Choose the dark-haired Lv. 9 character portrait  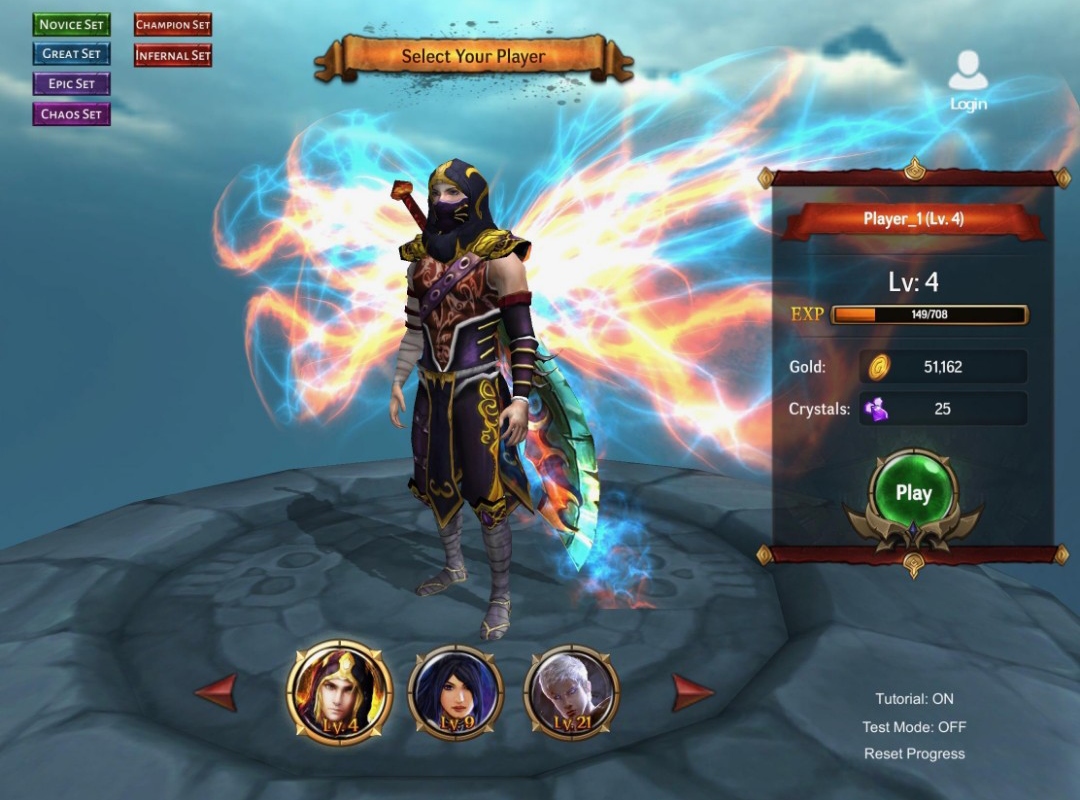point(456,693)
